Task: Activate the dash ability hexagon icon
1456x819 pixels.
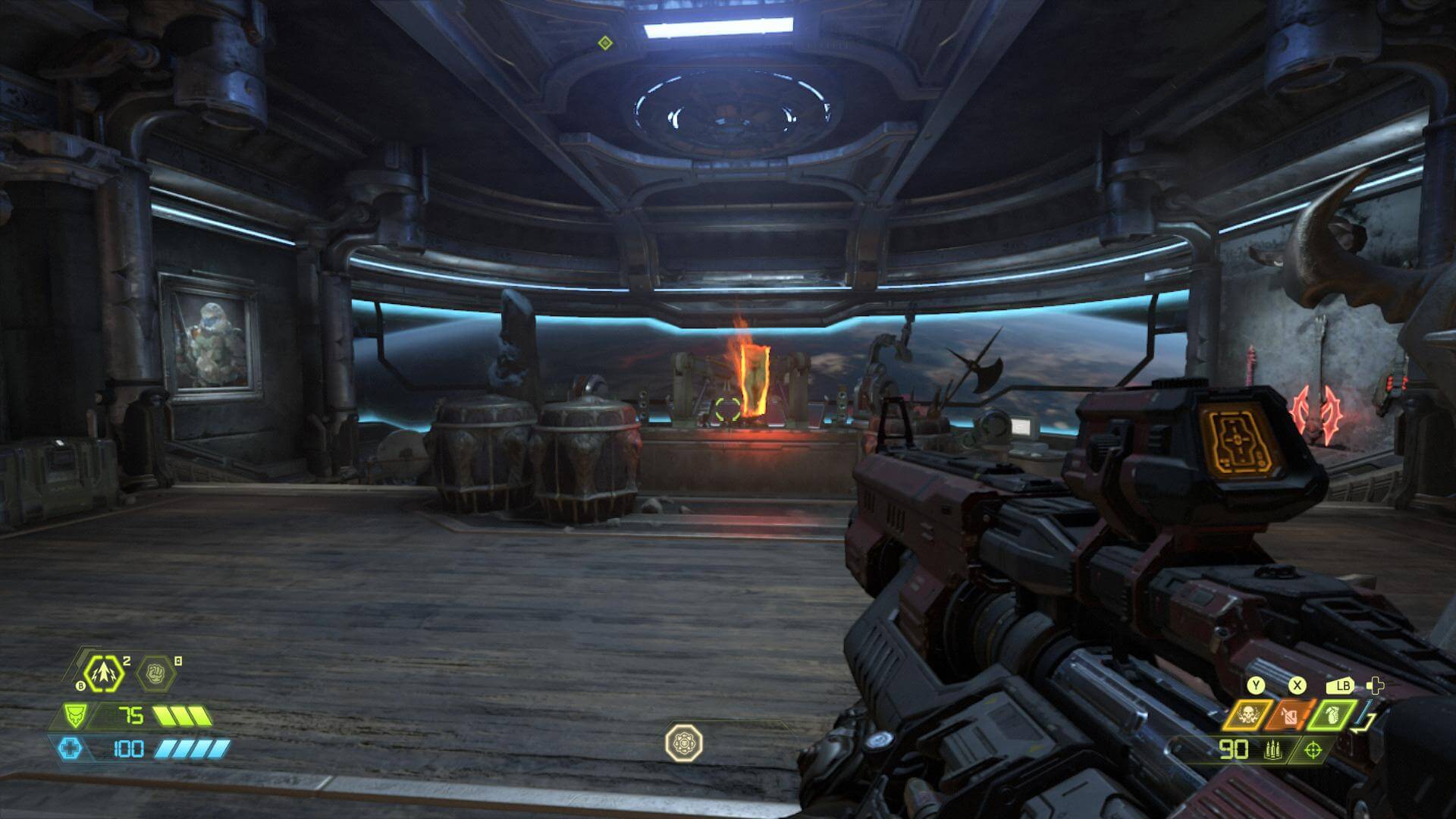Action: pyautogui.click(x=104, y=673)
